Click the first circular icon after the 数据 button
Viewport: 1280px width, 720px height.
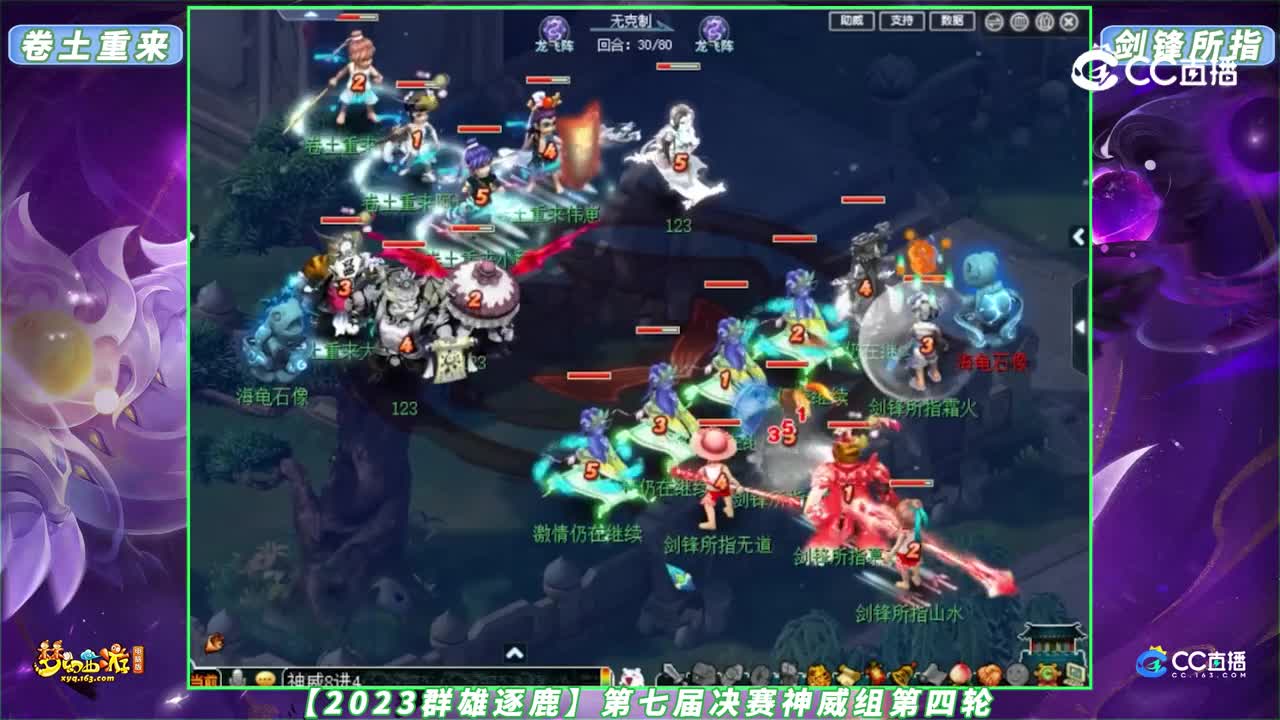(995, 21)
